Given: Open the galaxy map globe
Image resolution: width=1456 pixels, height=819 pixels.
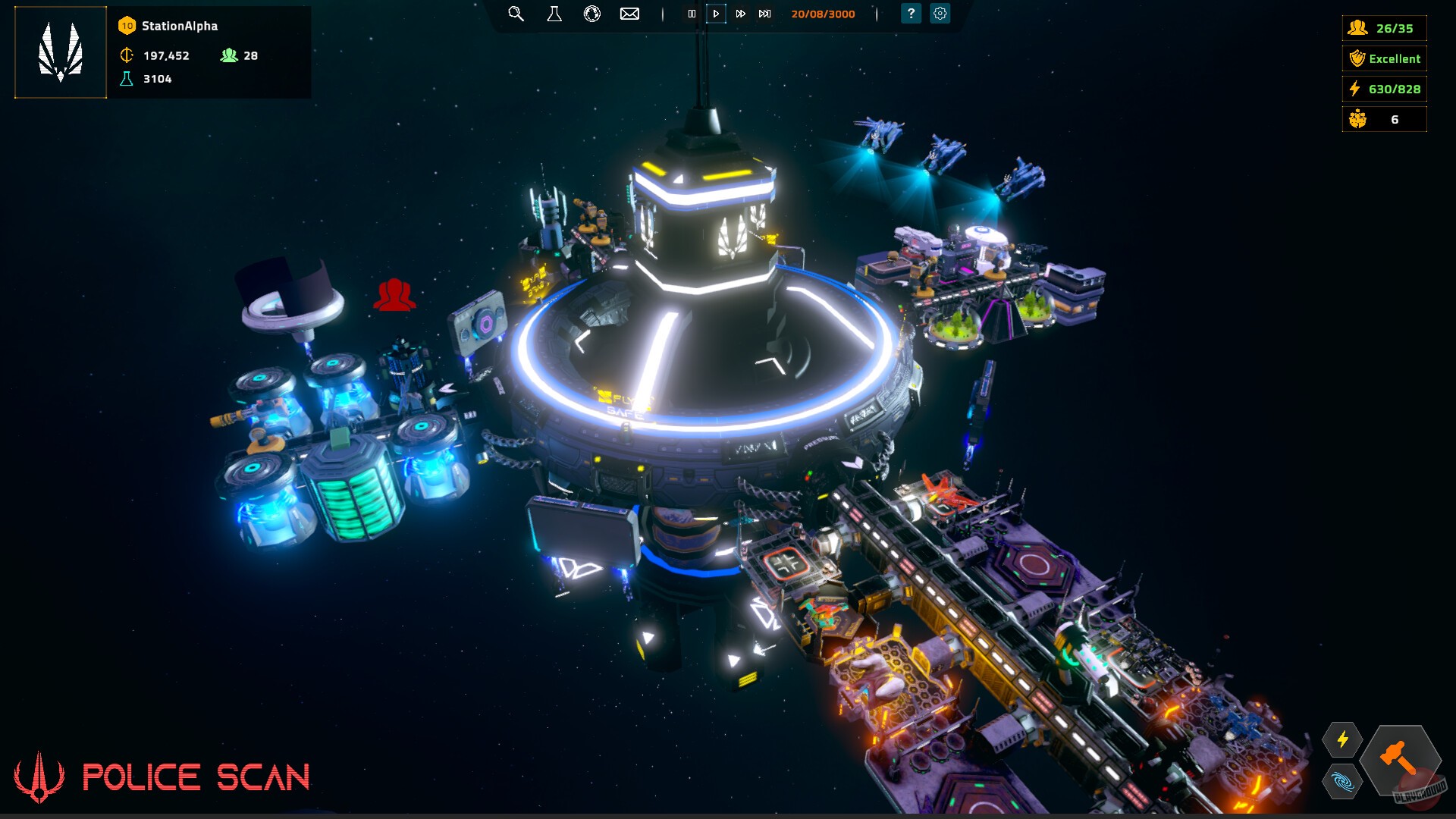Looking at the screenshot, I should [592, 14].
